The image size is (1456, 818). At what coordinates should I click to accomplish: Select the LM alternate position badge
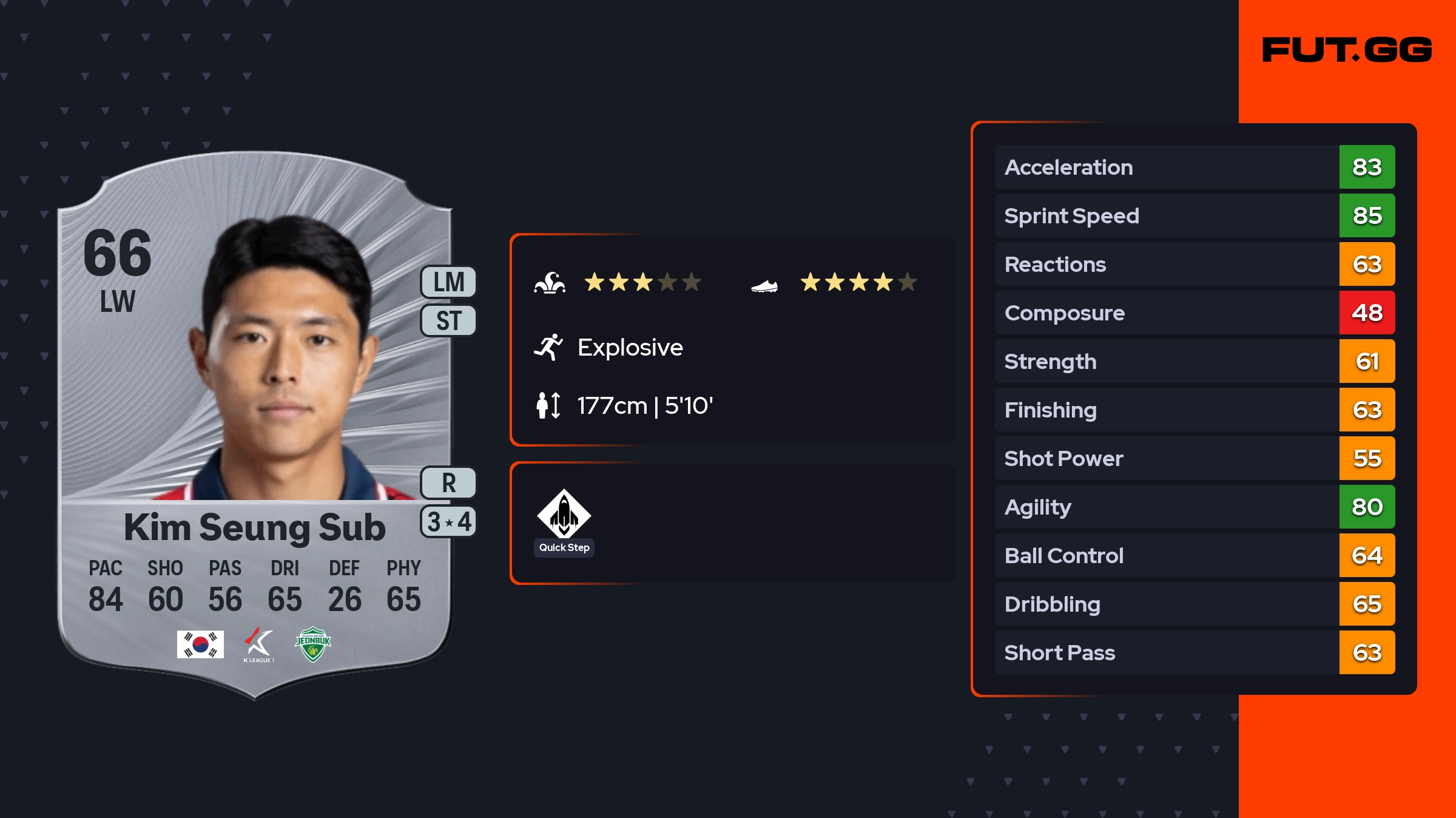[x=448, y=282]
